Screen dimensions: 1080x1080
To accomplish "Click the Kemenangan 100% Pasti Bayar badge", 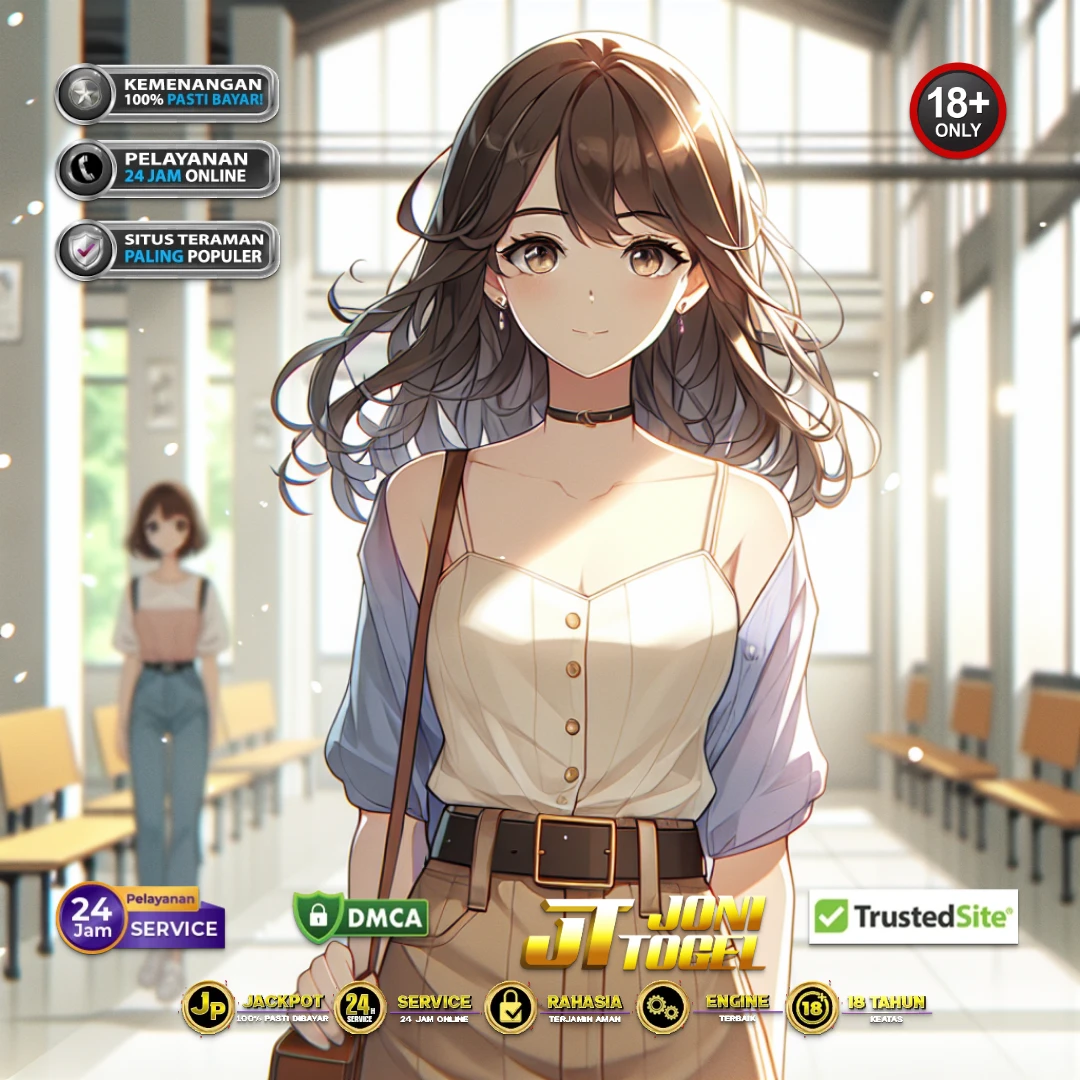I will (167, 93).
